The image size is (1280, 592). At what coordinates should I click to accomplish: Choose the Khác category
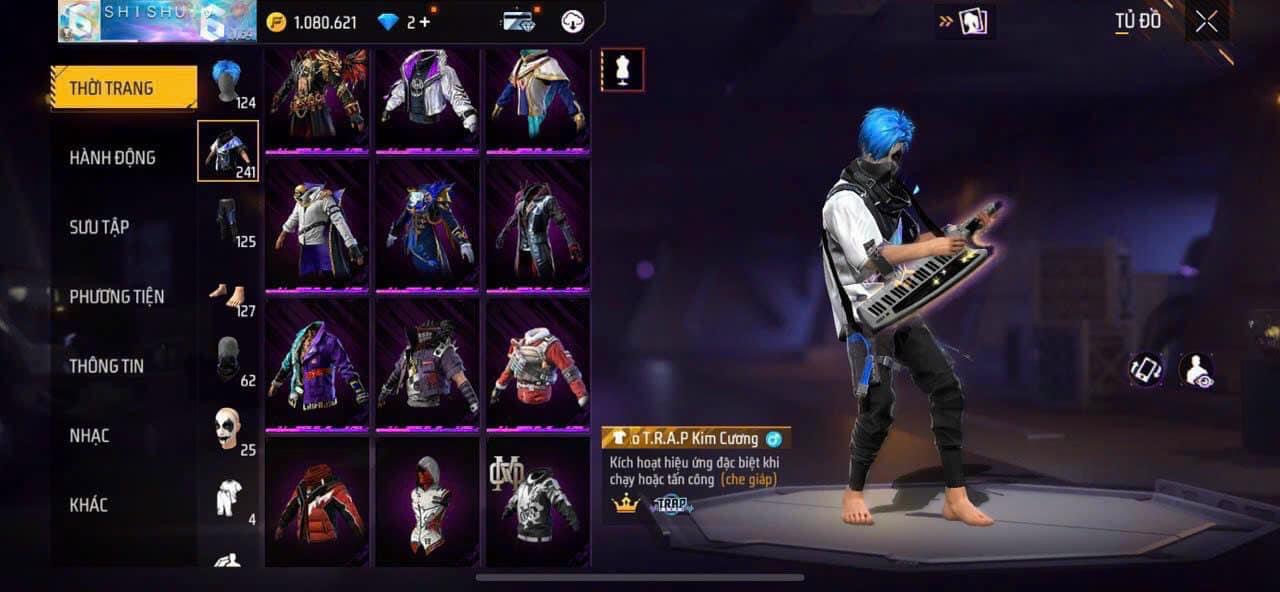[88, 505]
